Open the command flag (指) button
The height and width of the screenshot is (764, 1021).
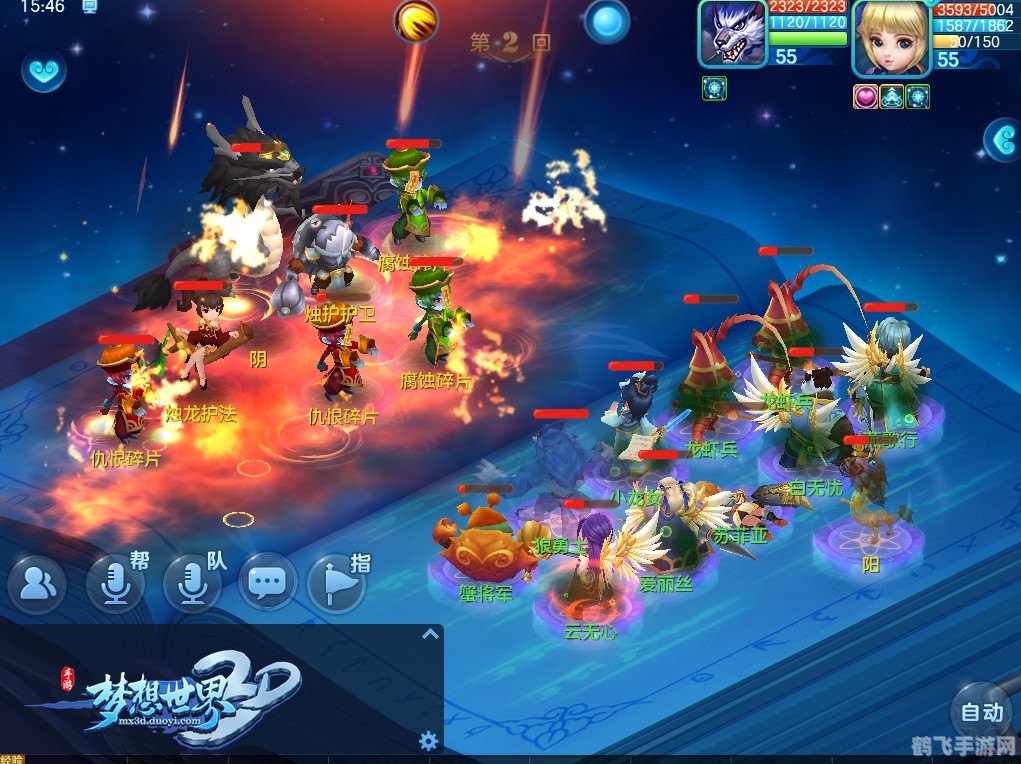pos(335,583)
